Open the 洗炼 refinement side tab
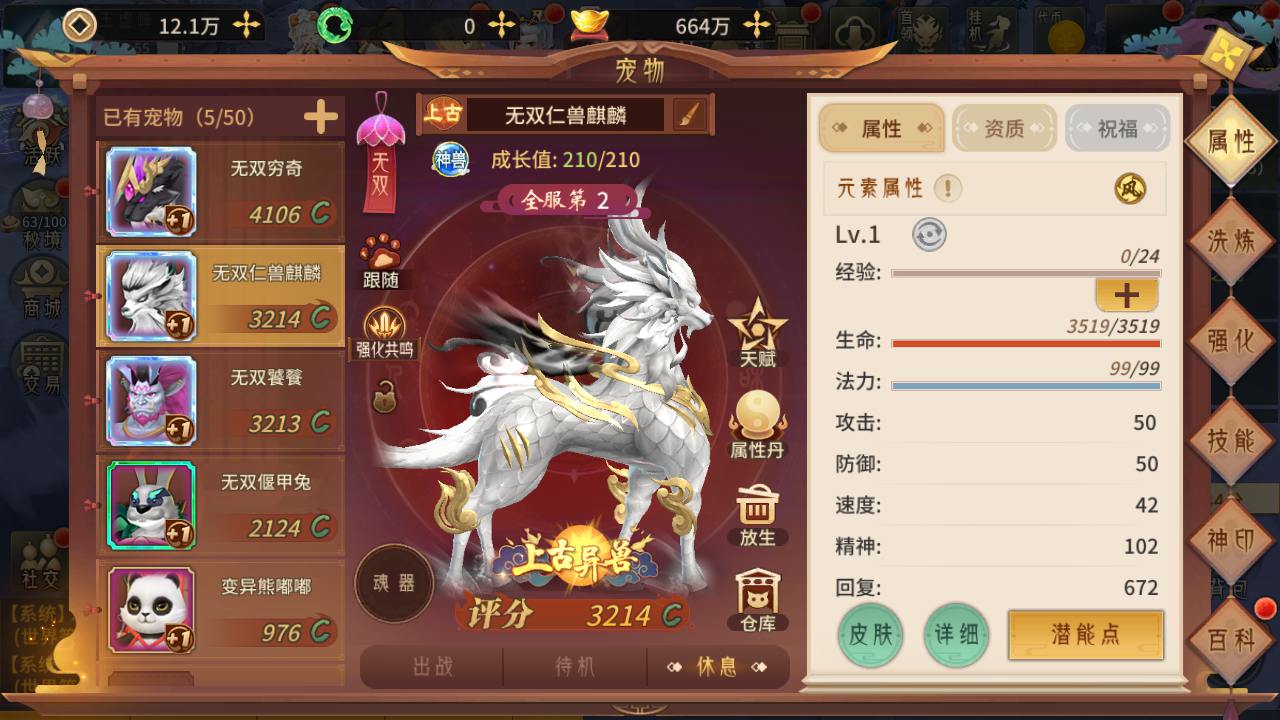The height and width of the screenshot is (720, 1280). [1230, 241]
